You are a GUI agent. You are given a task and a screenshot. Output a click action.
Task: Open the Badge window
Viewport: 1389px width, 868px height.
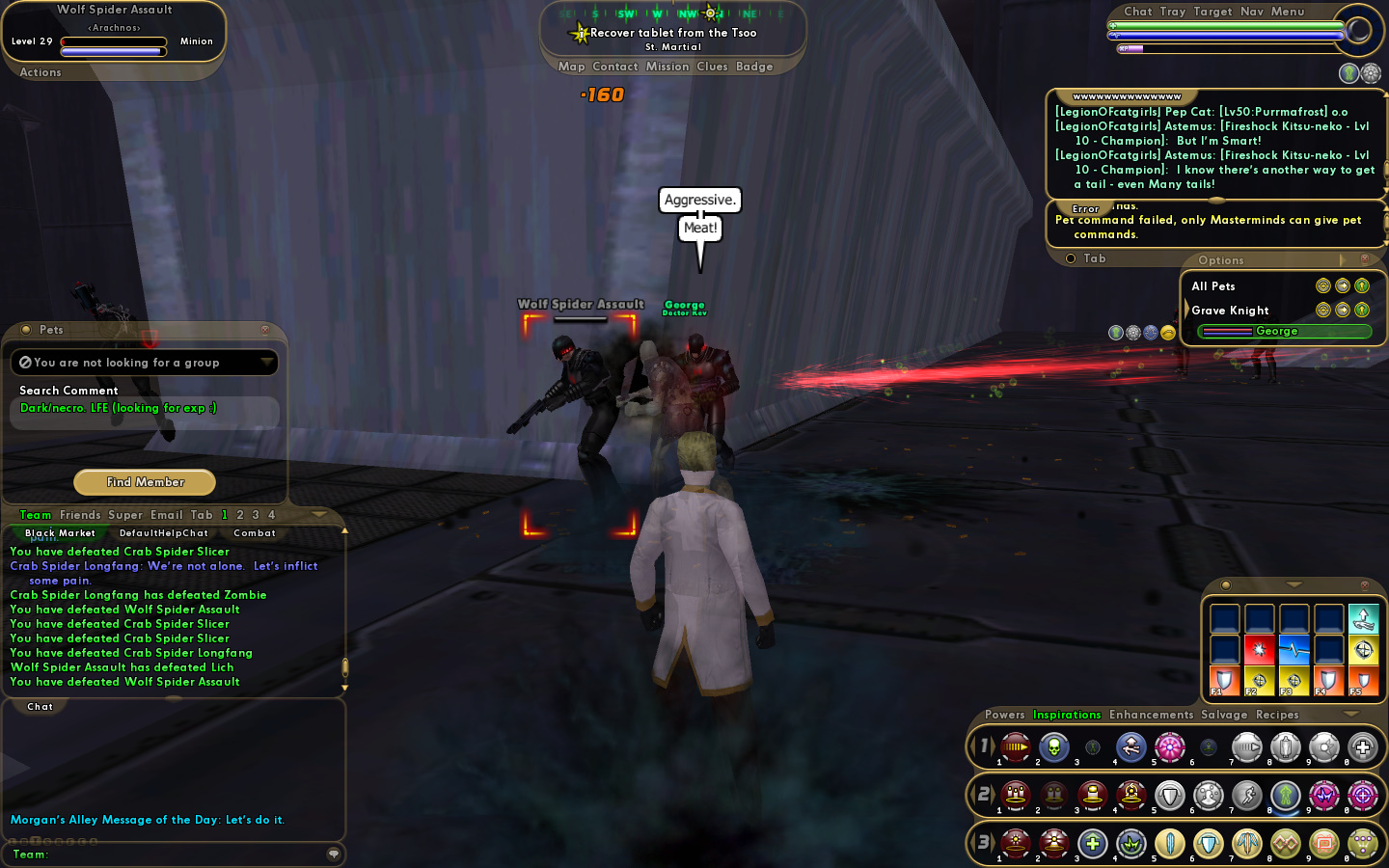click(x=754, y=67)
